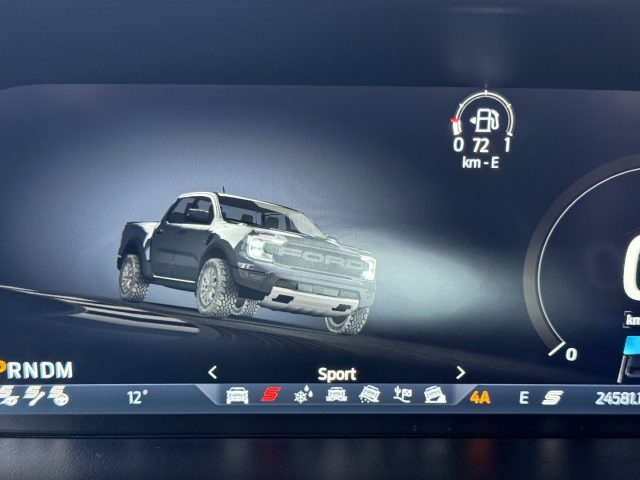Select the previous drive mode arrow
Screen dimensions: 640x480
212,373
